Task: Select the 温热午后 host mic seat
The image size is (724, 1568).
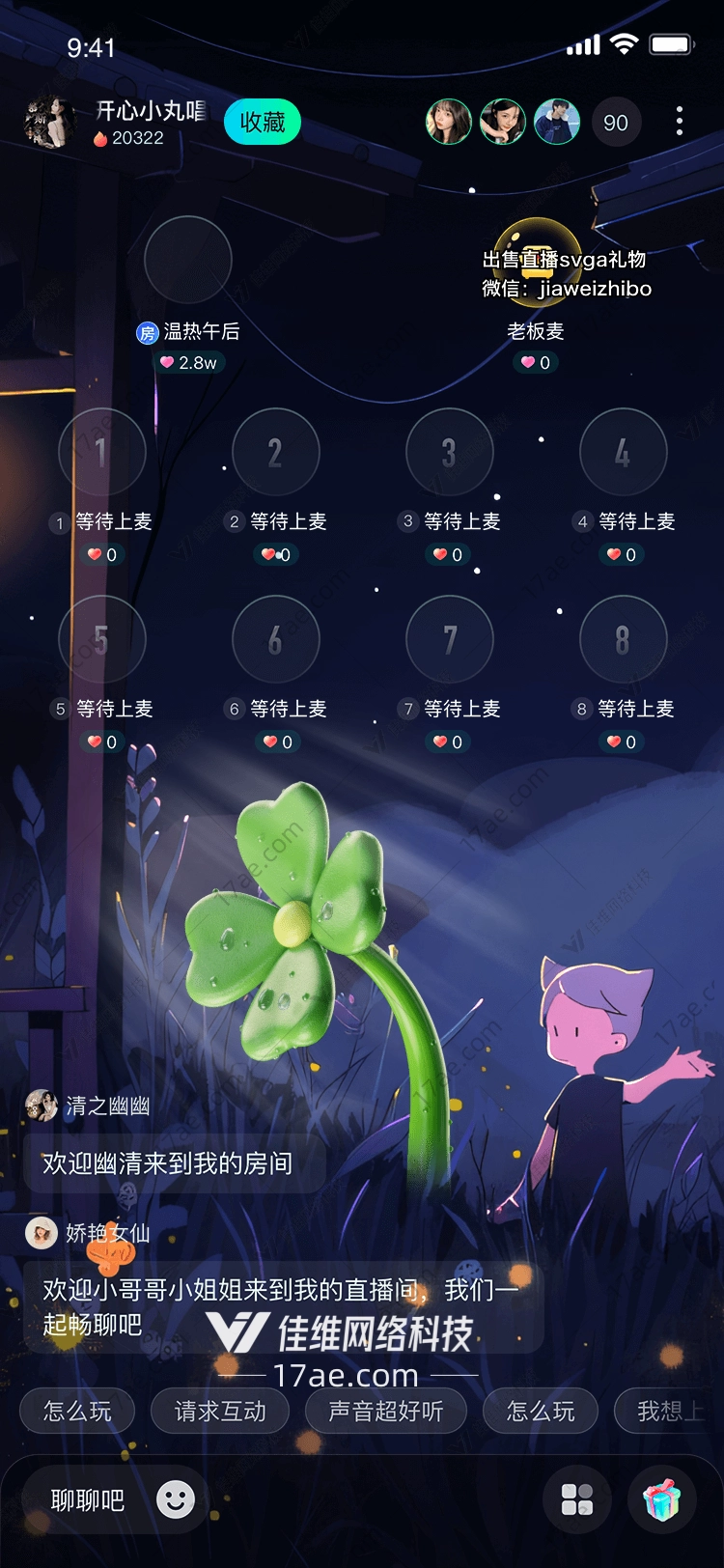Action: [x=188, y=260]
